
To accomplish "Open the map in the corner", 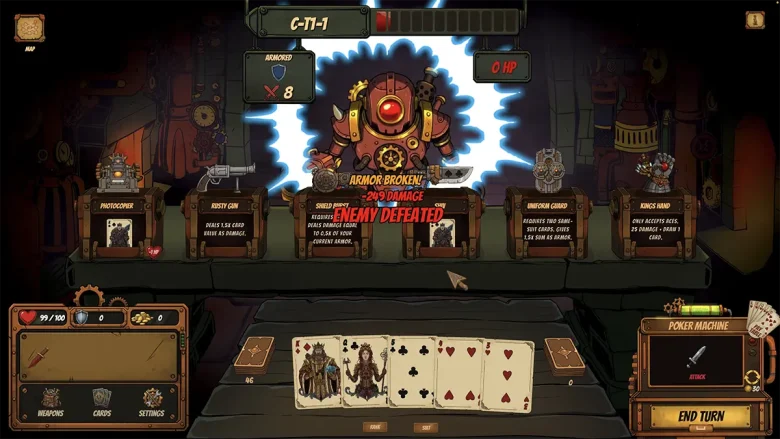I will pyautogui.click(x=29, y=28).
